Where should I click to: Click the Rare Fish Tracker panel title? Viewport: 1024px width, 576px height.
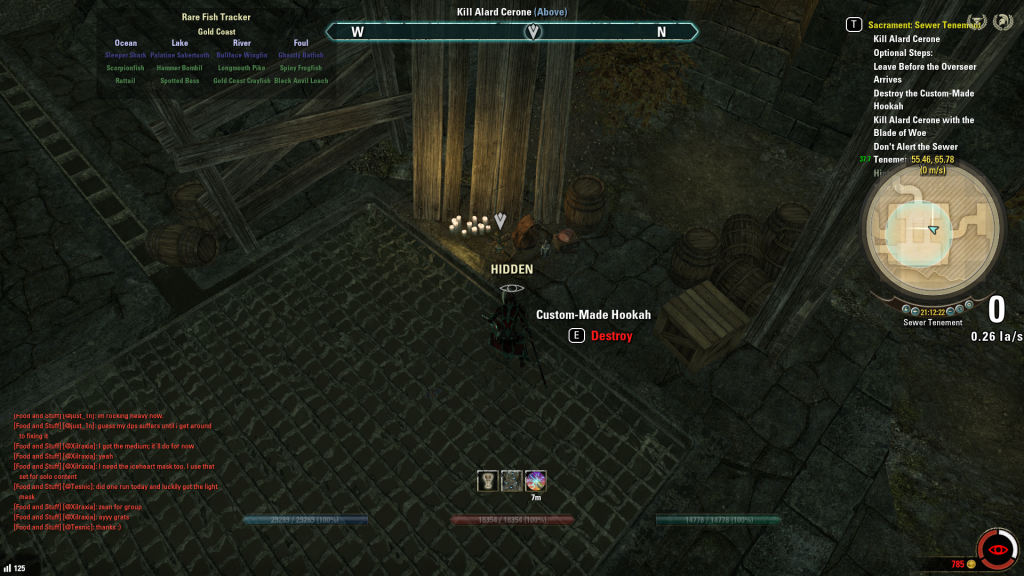(217, 17)
